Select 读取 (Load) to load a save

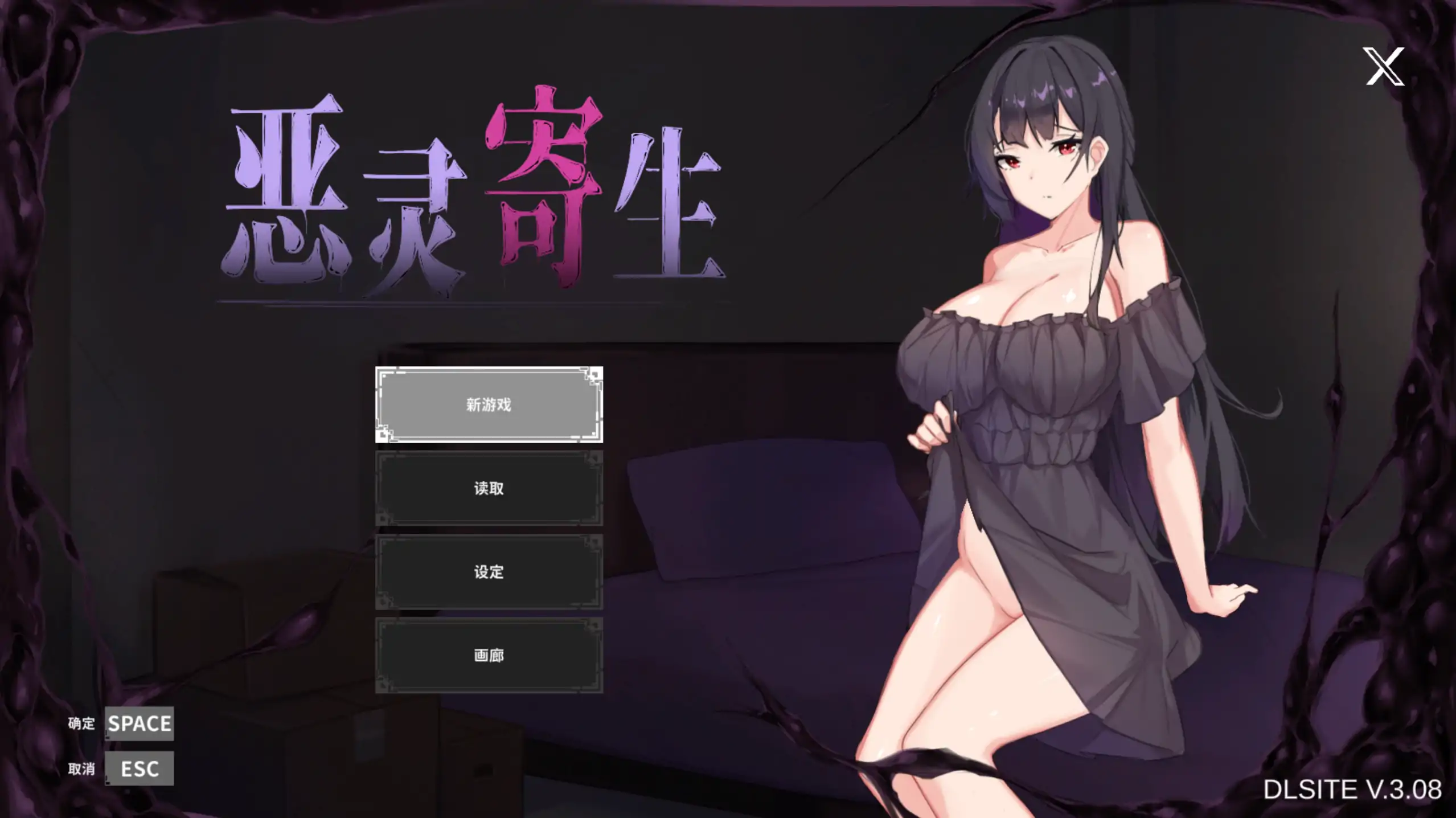[488, 489]
